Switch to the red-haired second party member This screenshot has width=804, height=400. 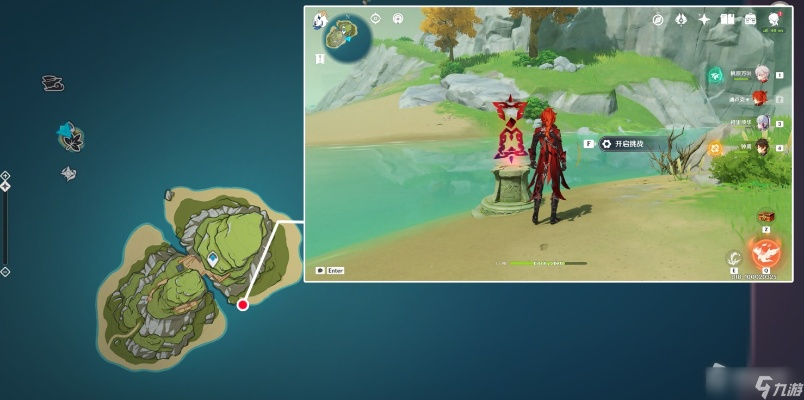[x=759, y=98]
